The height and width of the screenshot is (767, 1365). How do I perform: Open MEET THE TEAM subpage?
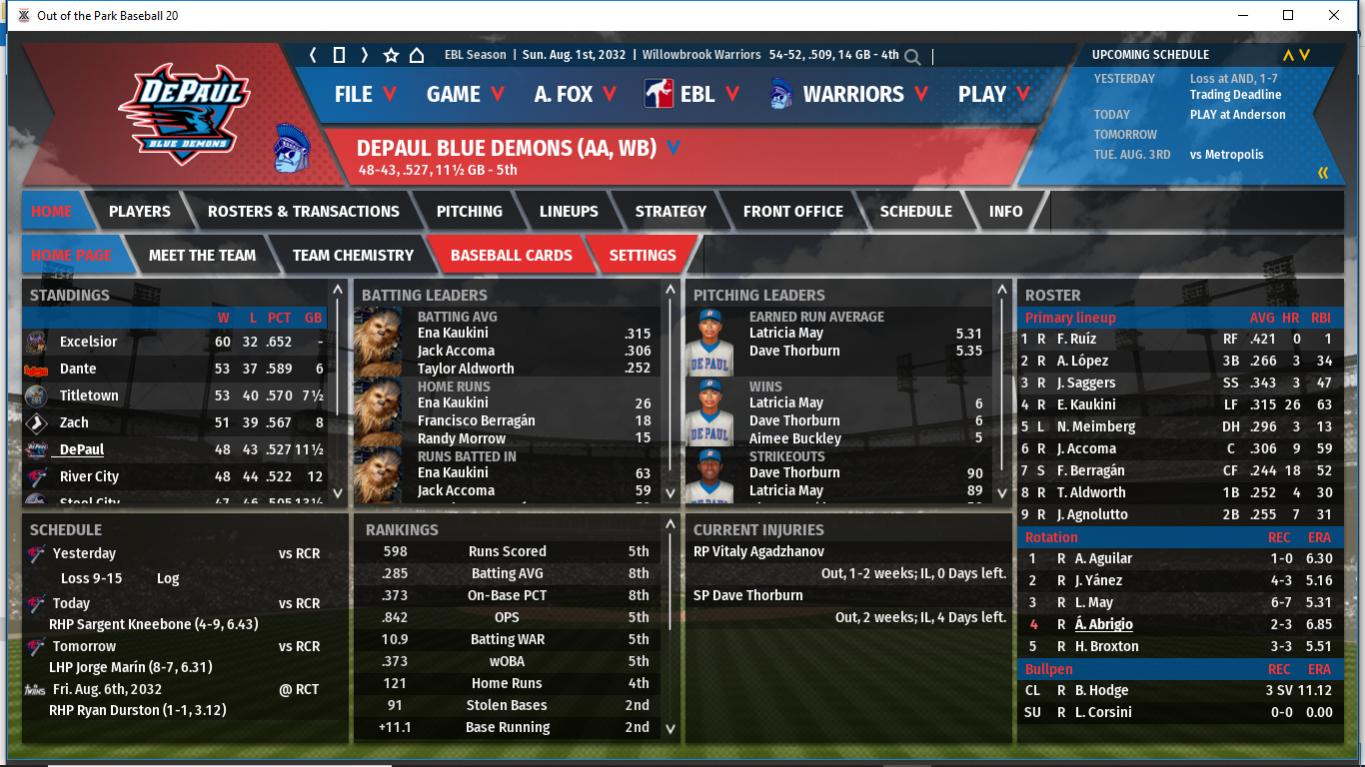click(202, 255)
